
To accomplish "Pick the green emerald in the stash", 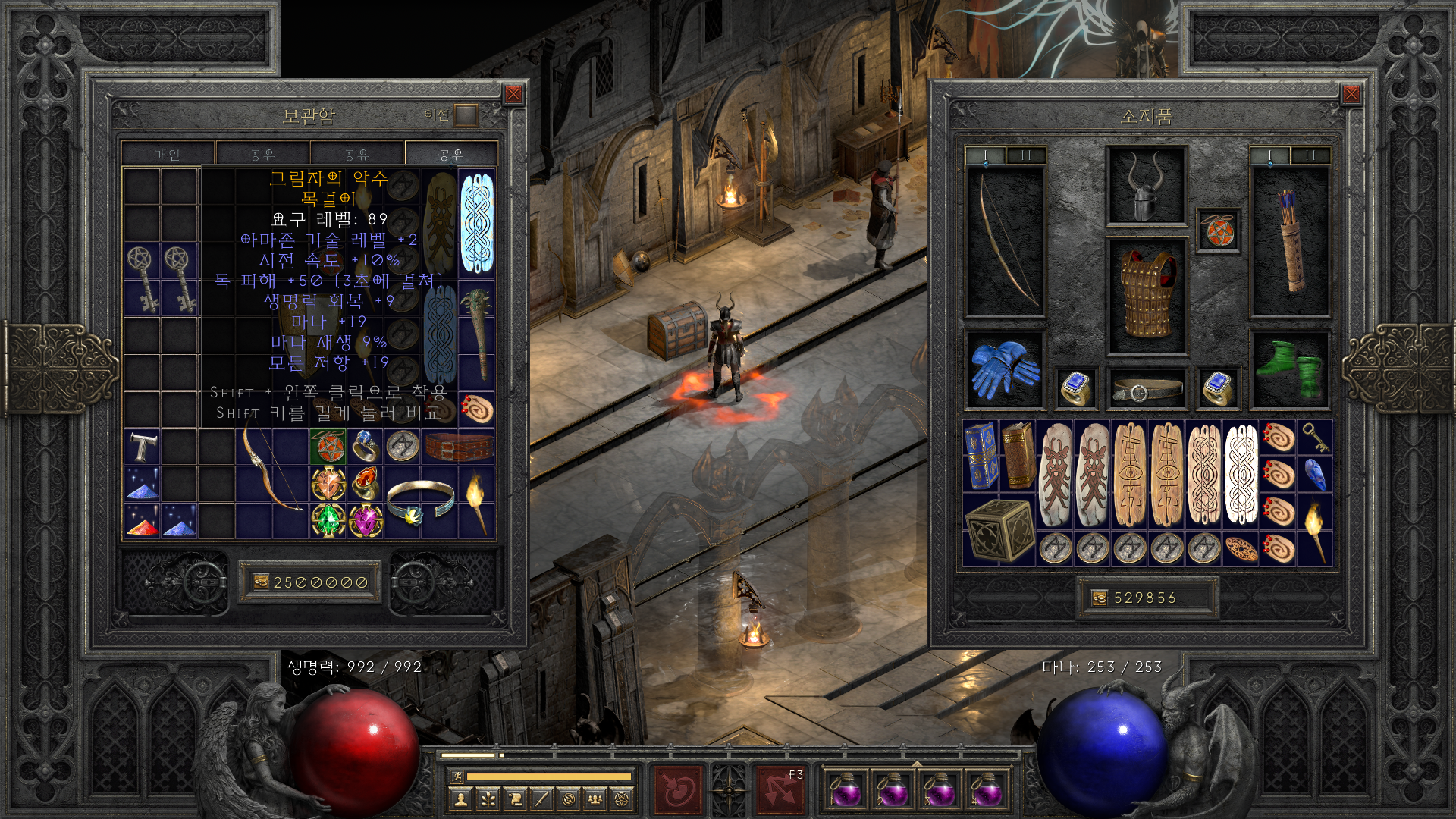I will [x=328, y=520].
